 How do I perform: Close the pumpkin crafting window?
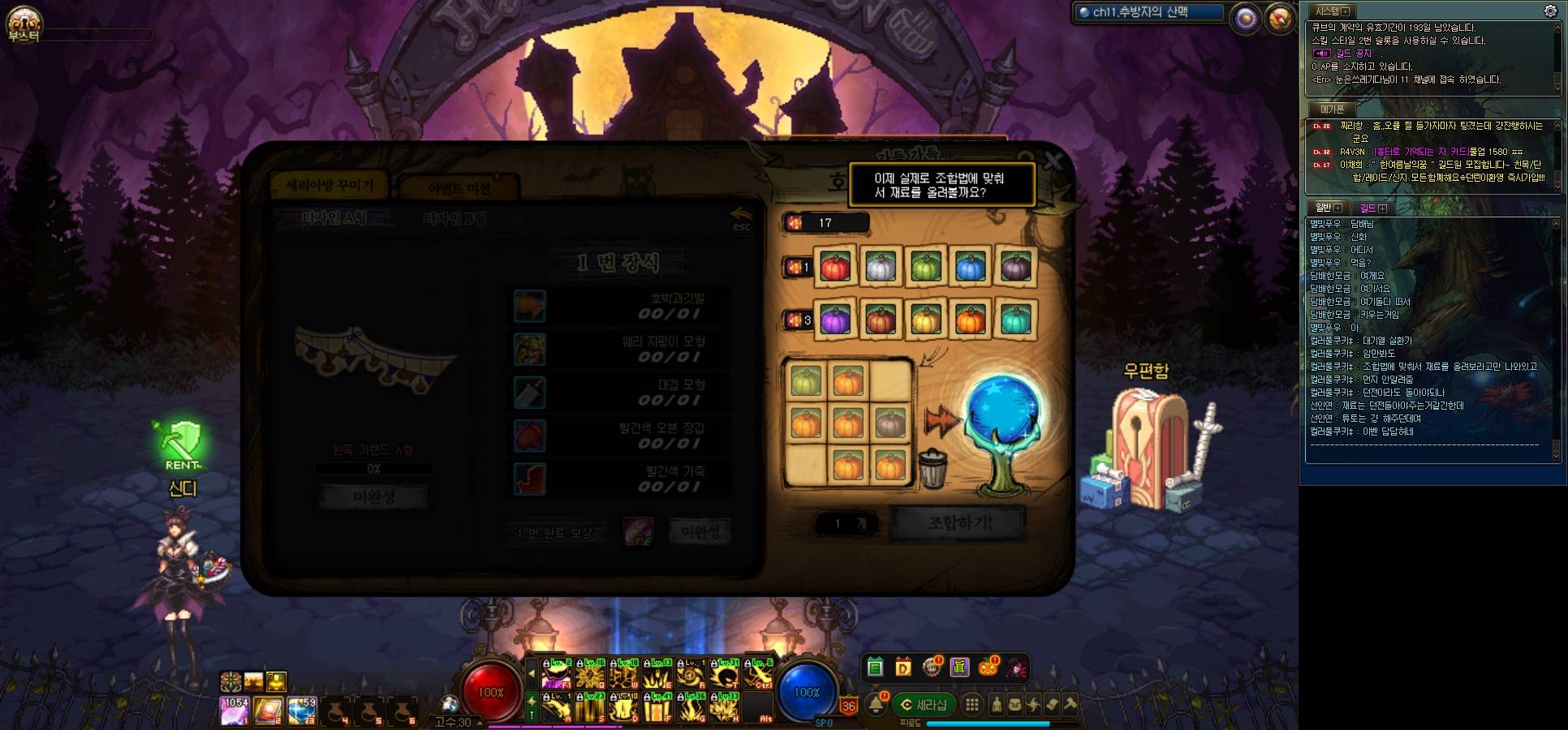1053,161
